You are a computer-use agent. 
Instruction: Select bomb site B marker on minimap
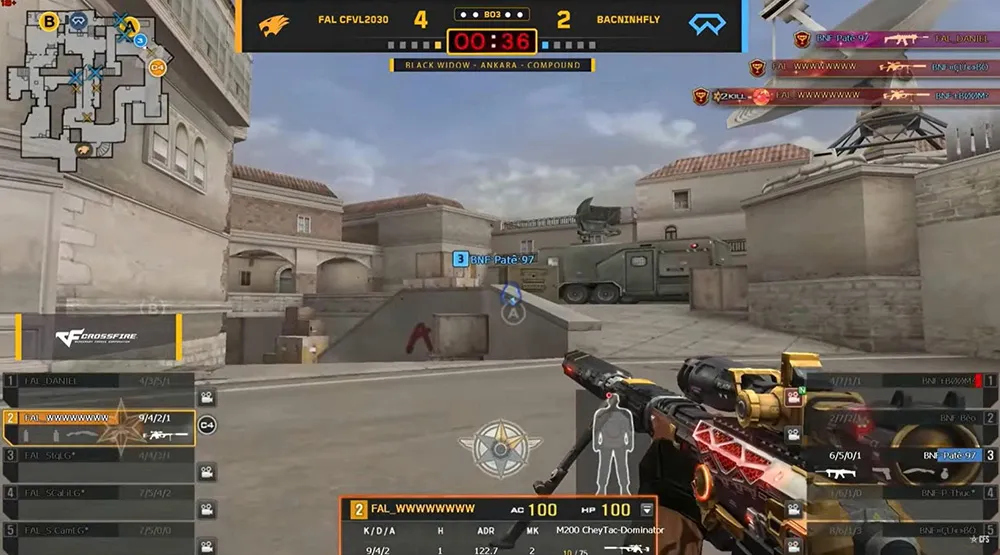tap(49, 20)
